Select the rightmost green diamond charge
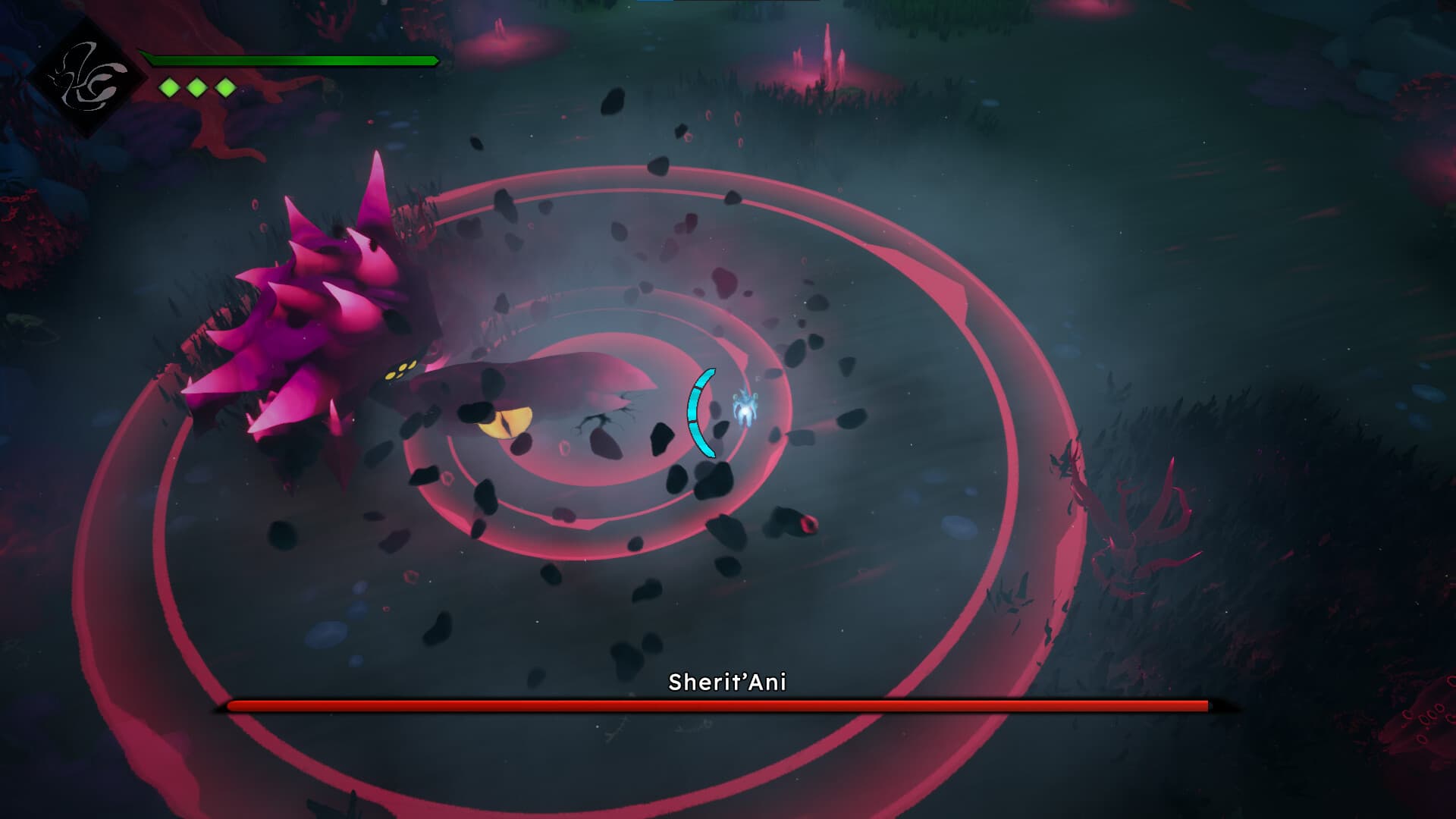Screen dimensions: 1456x819 tap(224, 86)
